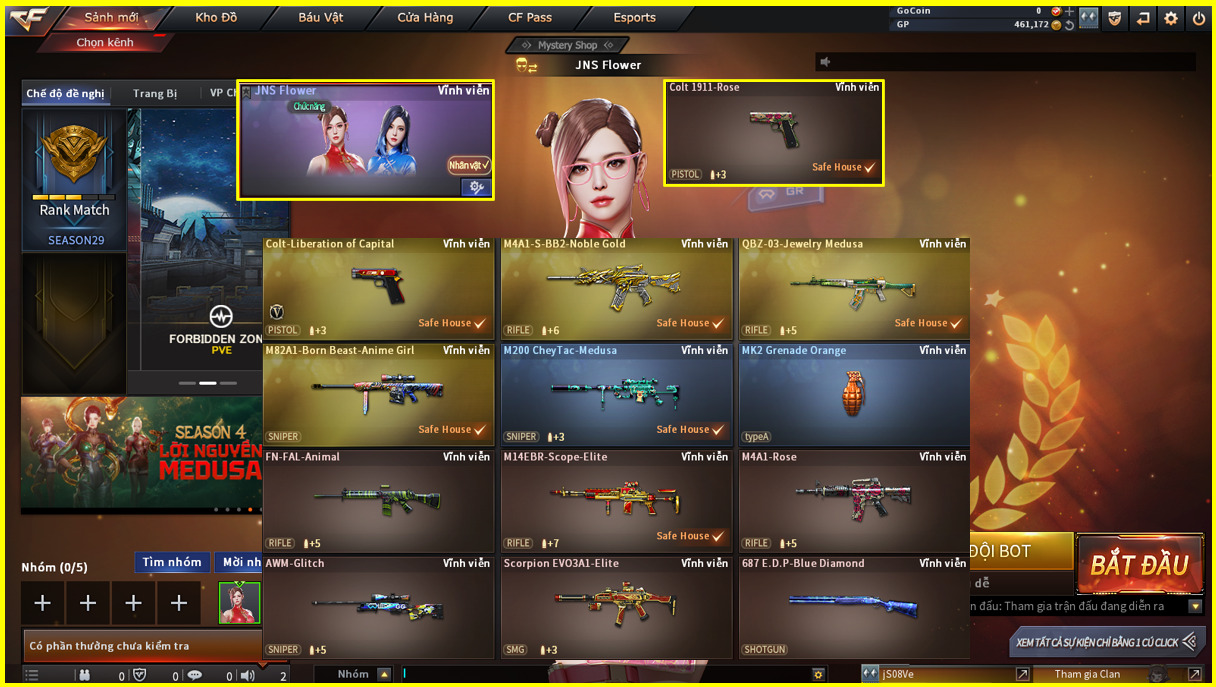1216x687 pixels.
Task: Open the settings gear icon
Action: [x=1171, y=18]
